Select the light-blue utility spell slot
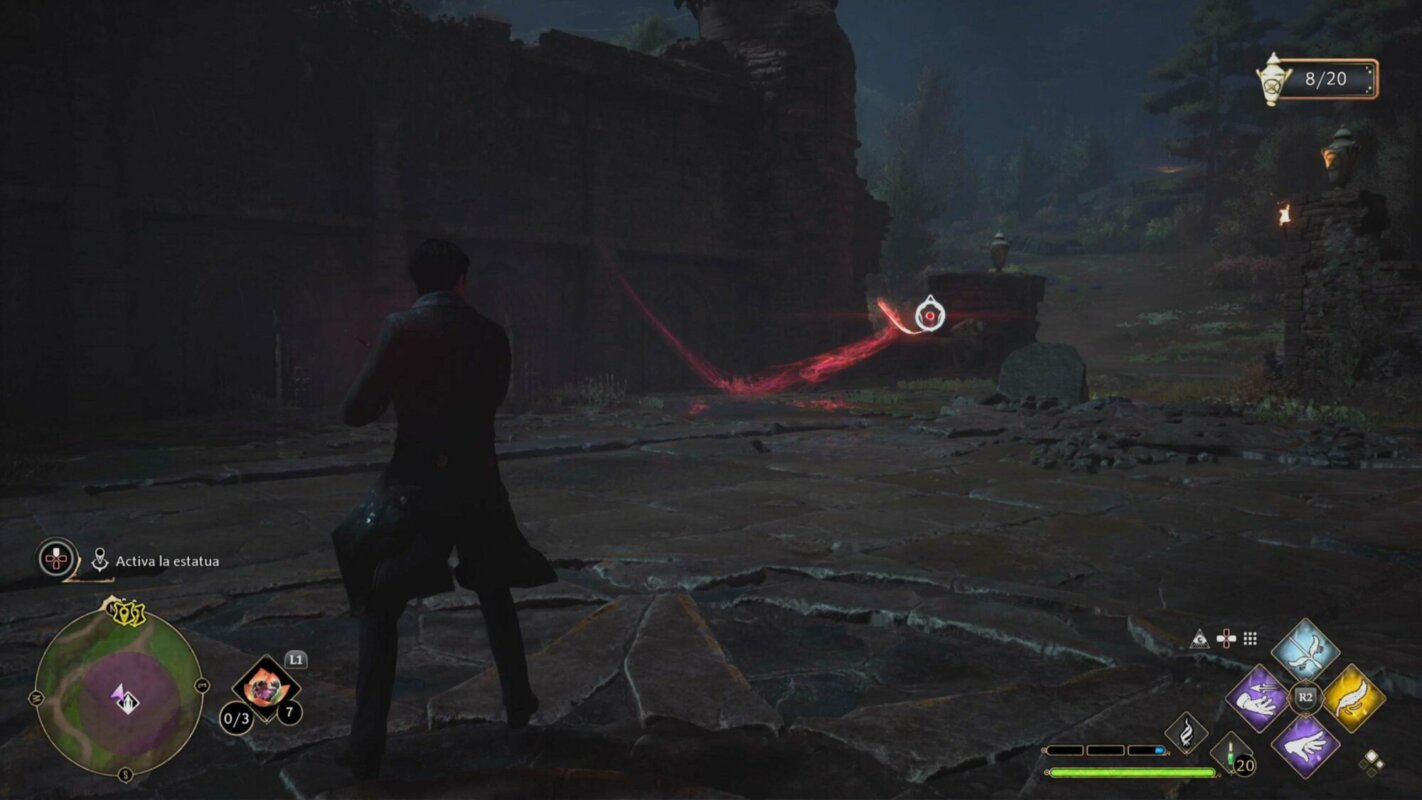This screenshot has width=1422, height=800. (1305, 651)
